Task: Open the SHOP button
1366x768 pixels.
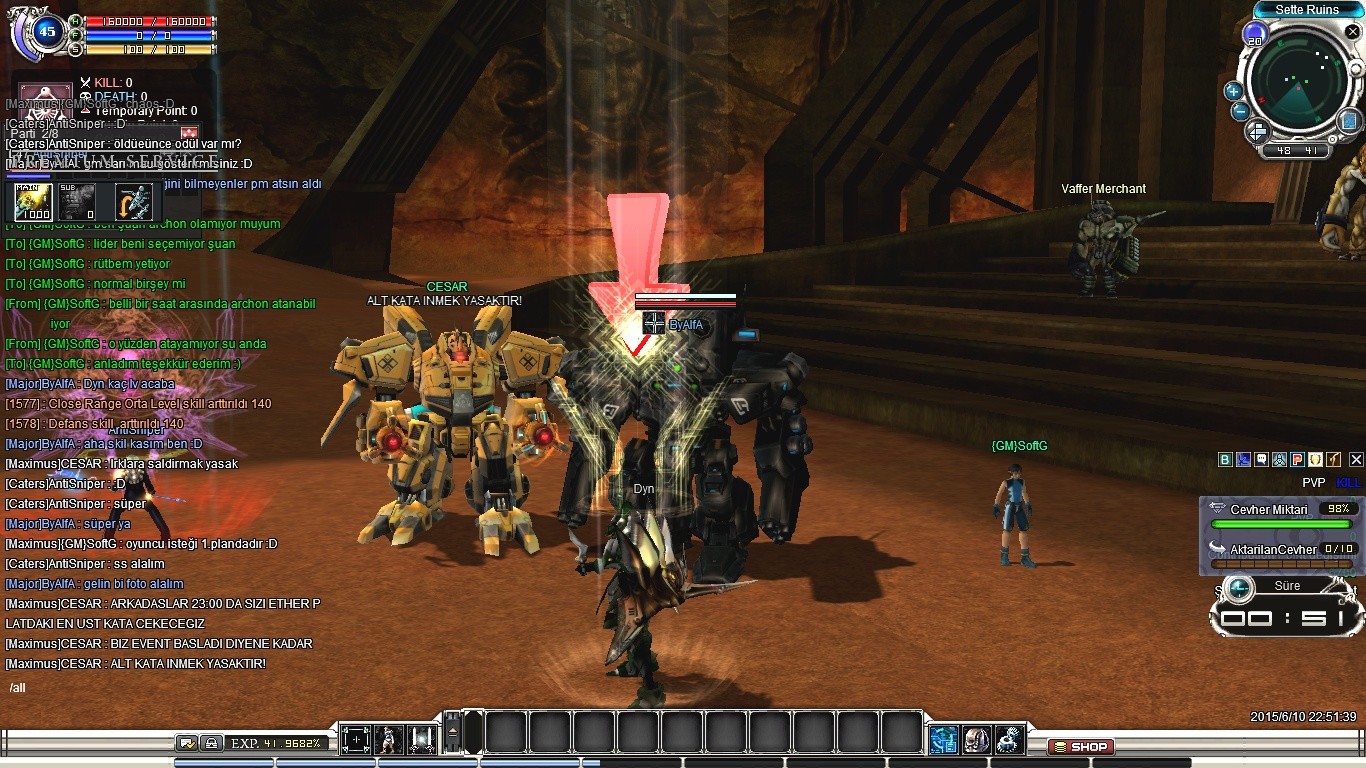Action: (1081, 746)
